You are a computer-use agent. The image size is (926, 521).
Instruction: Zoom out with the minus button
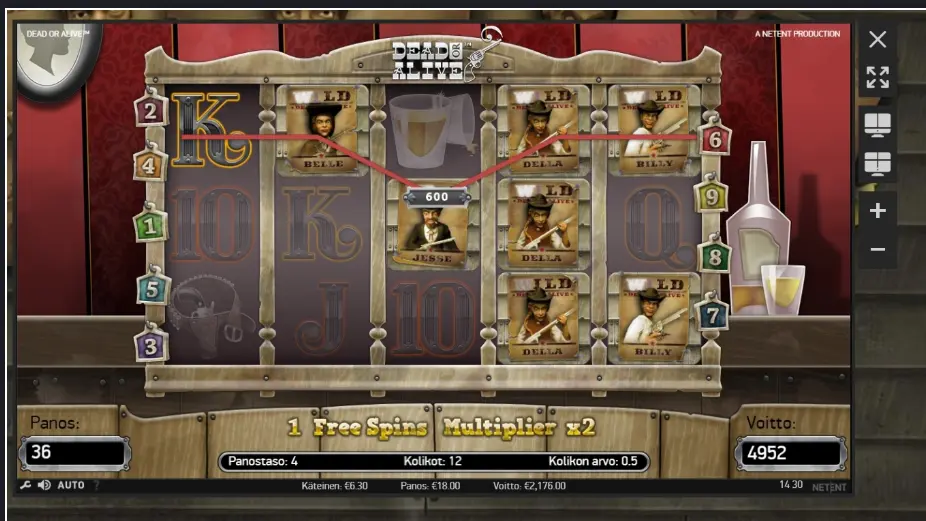(877, 249)
